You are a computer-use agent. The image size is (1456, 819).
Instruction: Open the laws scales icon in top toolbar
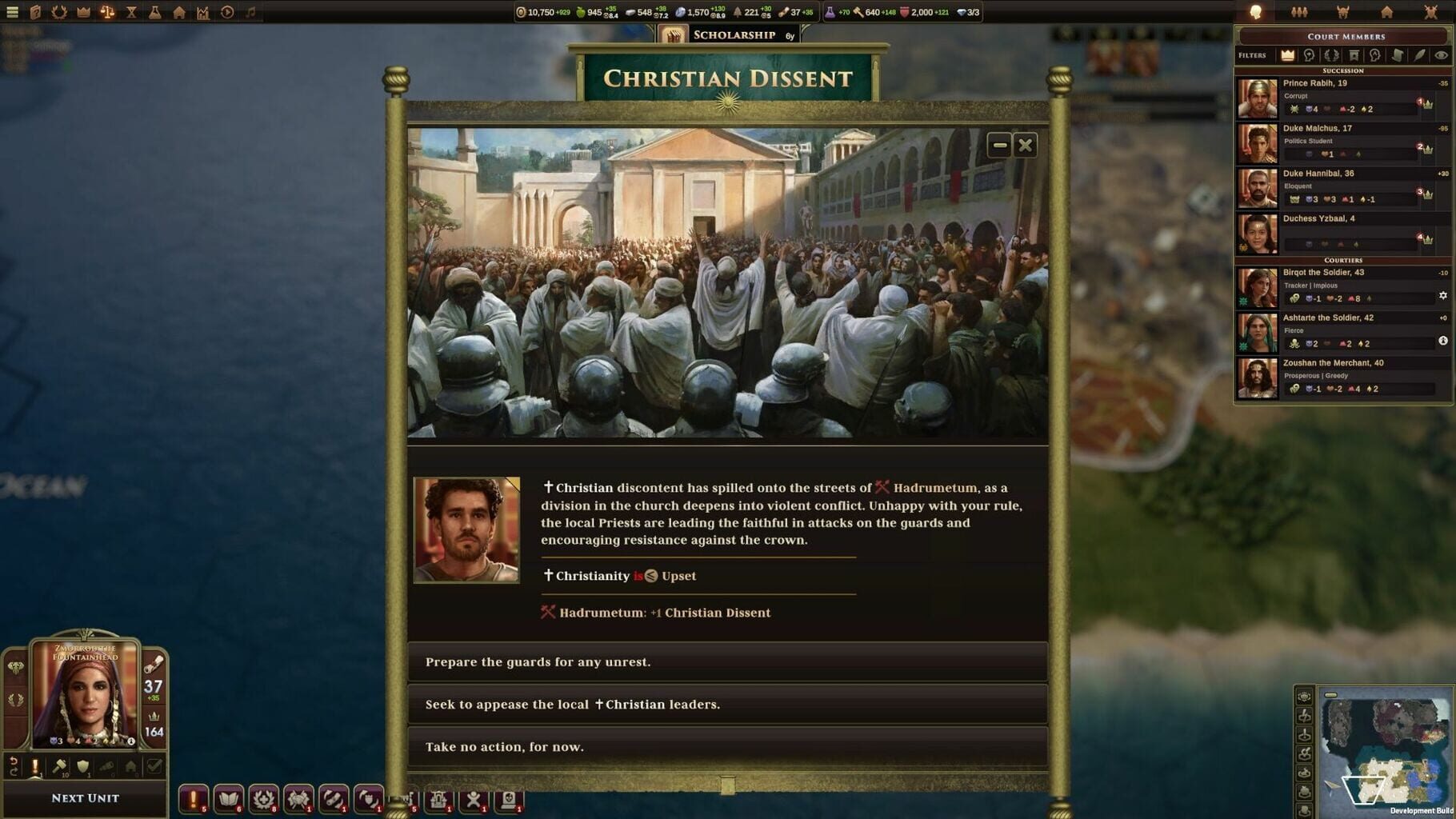click(x=107, y=11)
